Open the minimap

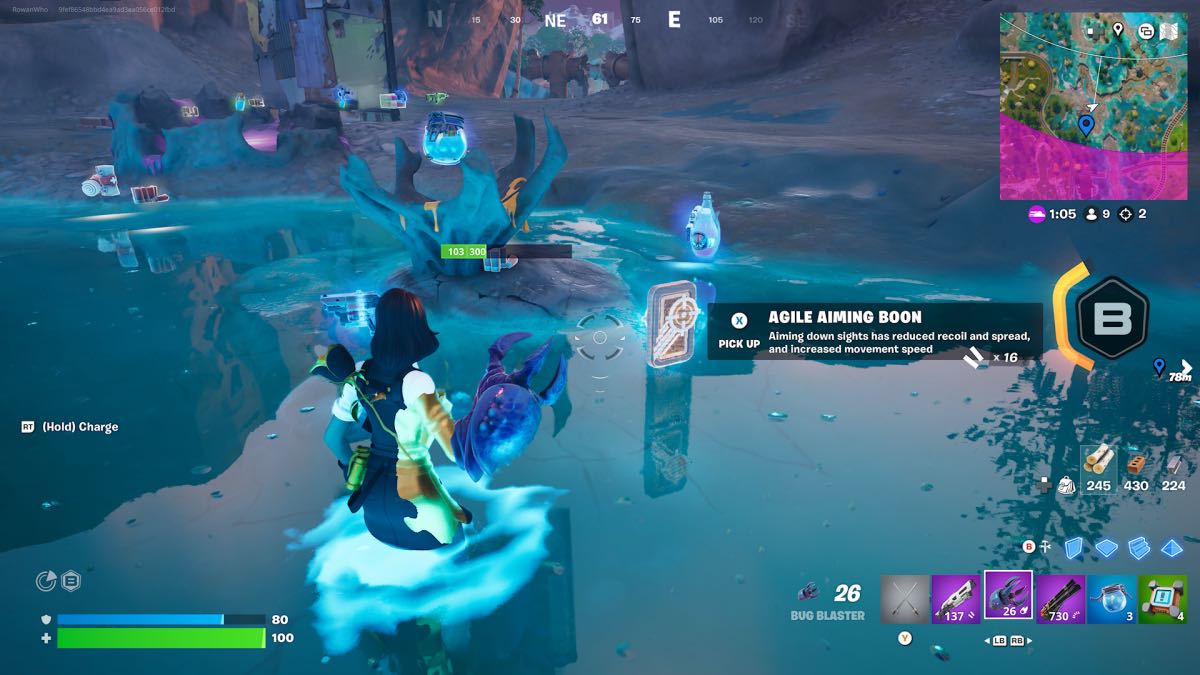(x=1092, y=106)
